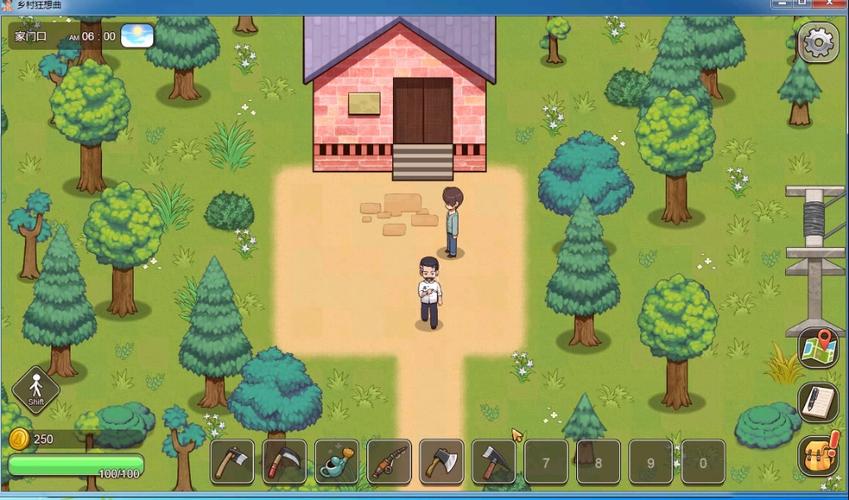Click the sunny weather icon
849x500 pixels.
pyautogui.click(x=138, y=36)
